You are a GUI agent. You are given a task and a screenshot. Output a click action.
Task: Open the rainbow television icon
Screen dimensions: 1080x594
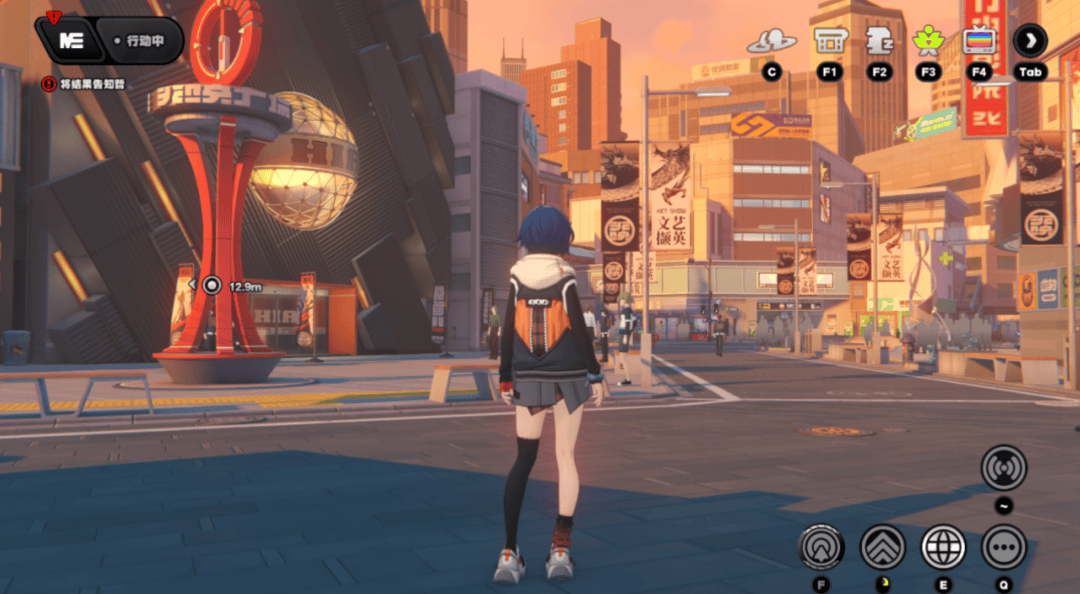pos(978,41)
